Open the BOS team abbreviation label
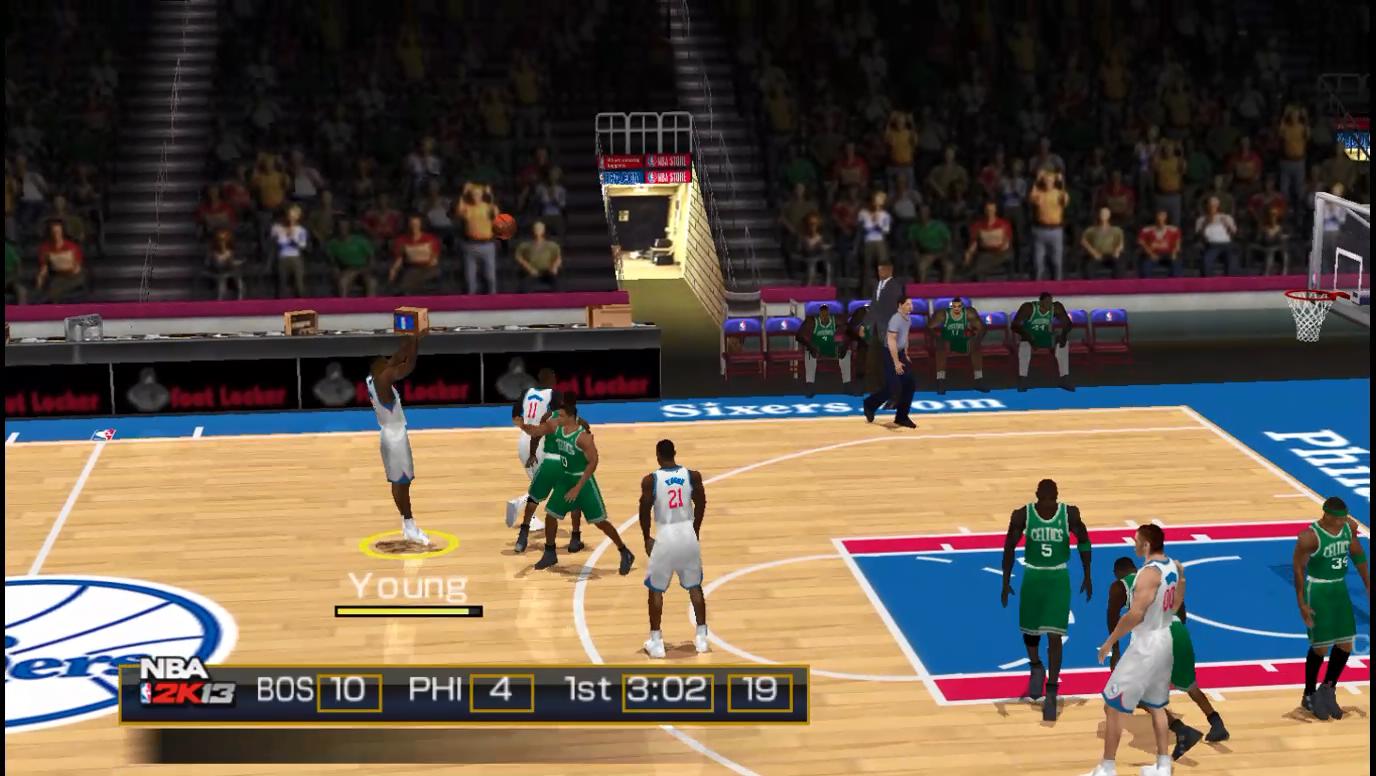This screenshot has width=1376, height=776. (283, 689)
